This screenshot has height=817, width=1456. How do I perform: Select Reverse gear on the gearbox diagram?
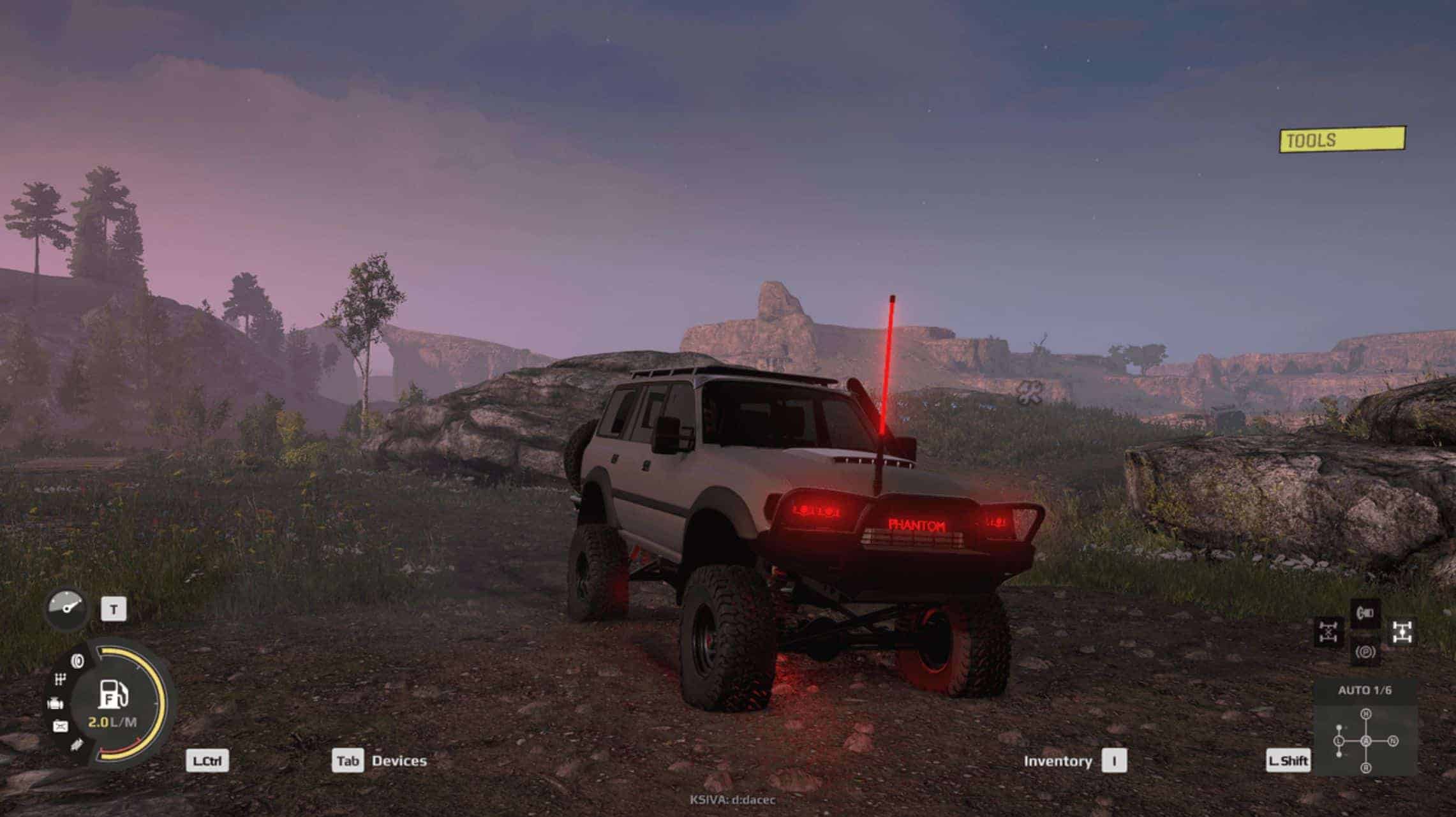tap(1366, 768)
